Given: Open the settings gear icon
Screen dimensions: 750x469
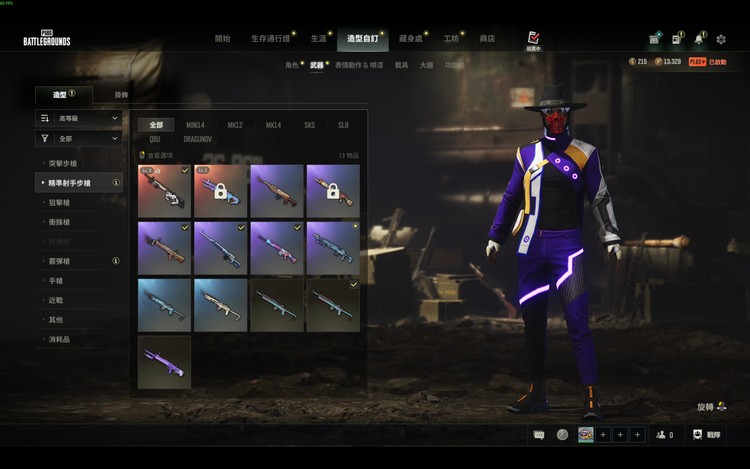Looking at the screenshot, I should point(721,39).
